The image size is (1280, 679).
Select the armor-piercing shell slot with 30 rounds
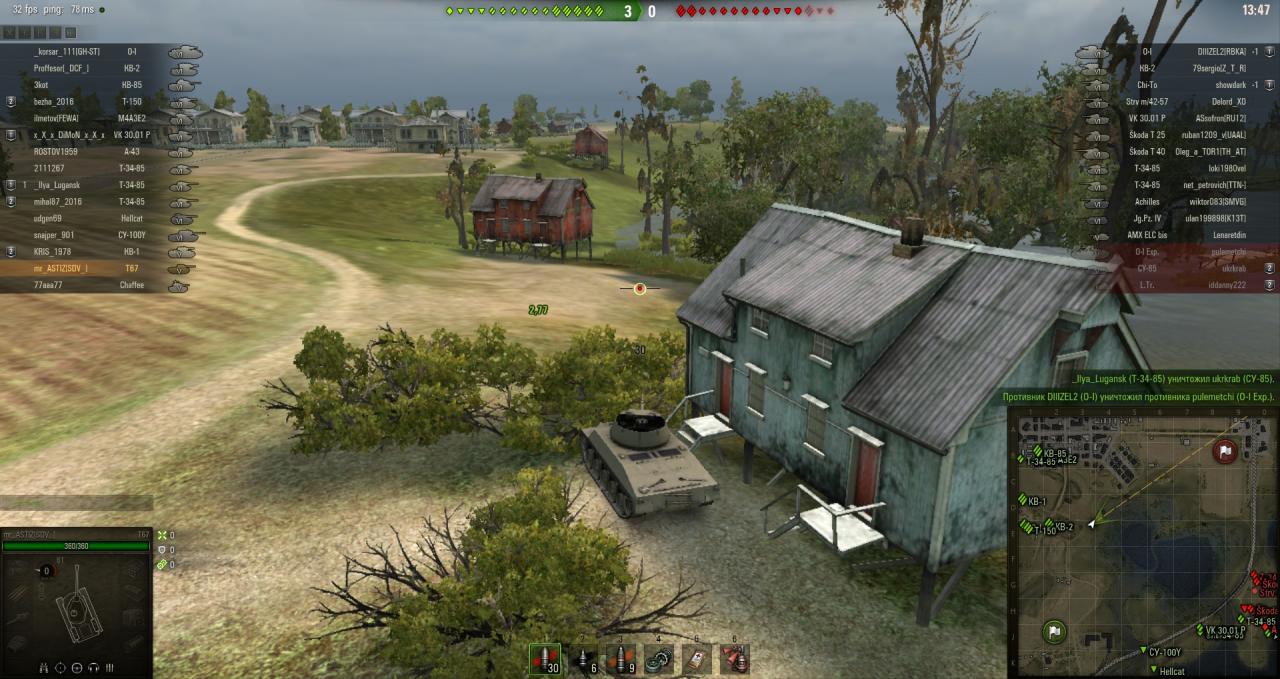tap(545, 659)
